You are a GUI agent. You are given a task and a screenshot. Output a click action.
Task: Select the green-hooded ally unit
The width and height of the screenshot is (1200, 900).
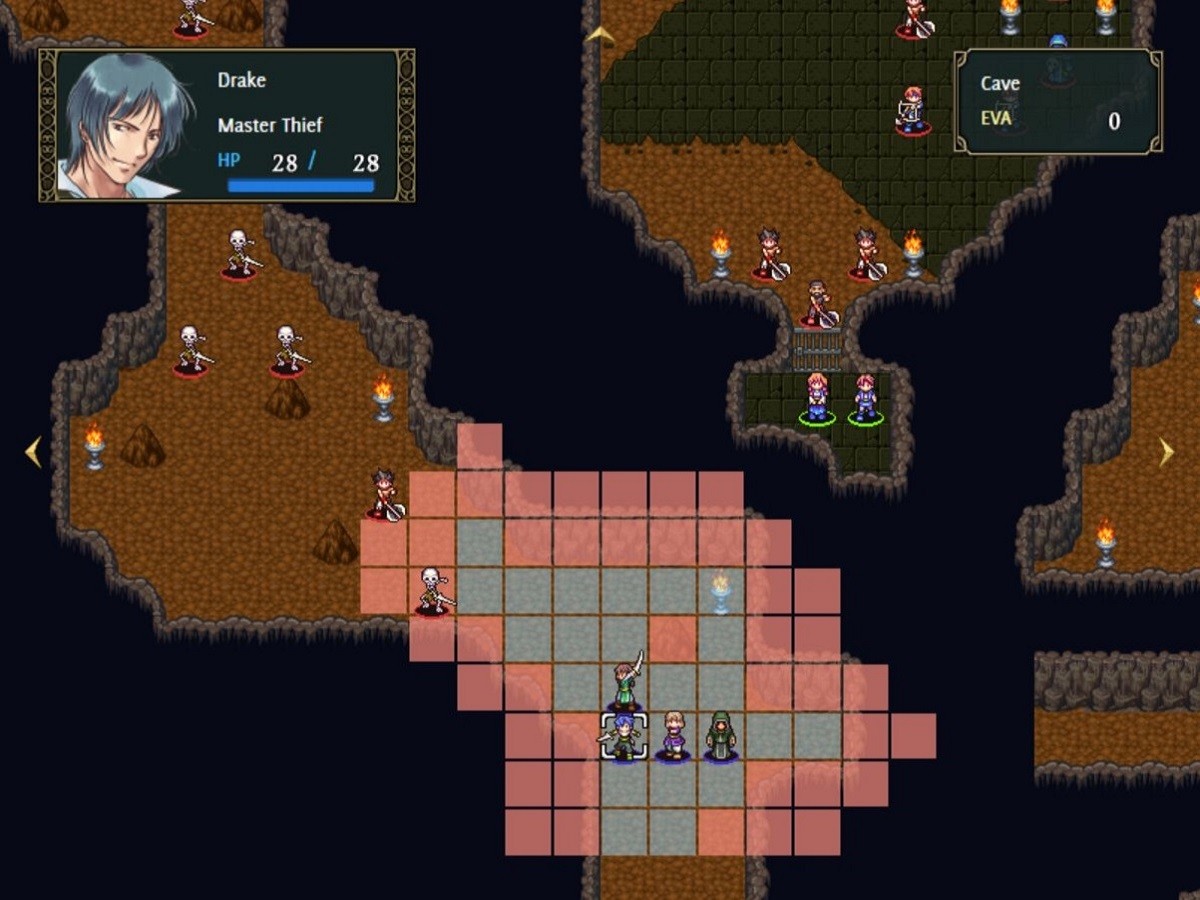tap(721, 737)
